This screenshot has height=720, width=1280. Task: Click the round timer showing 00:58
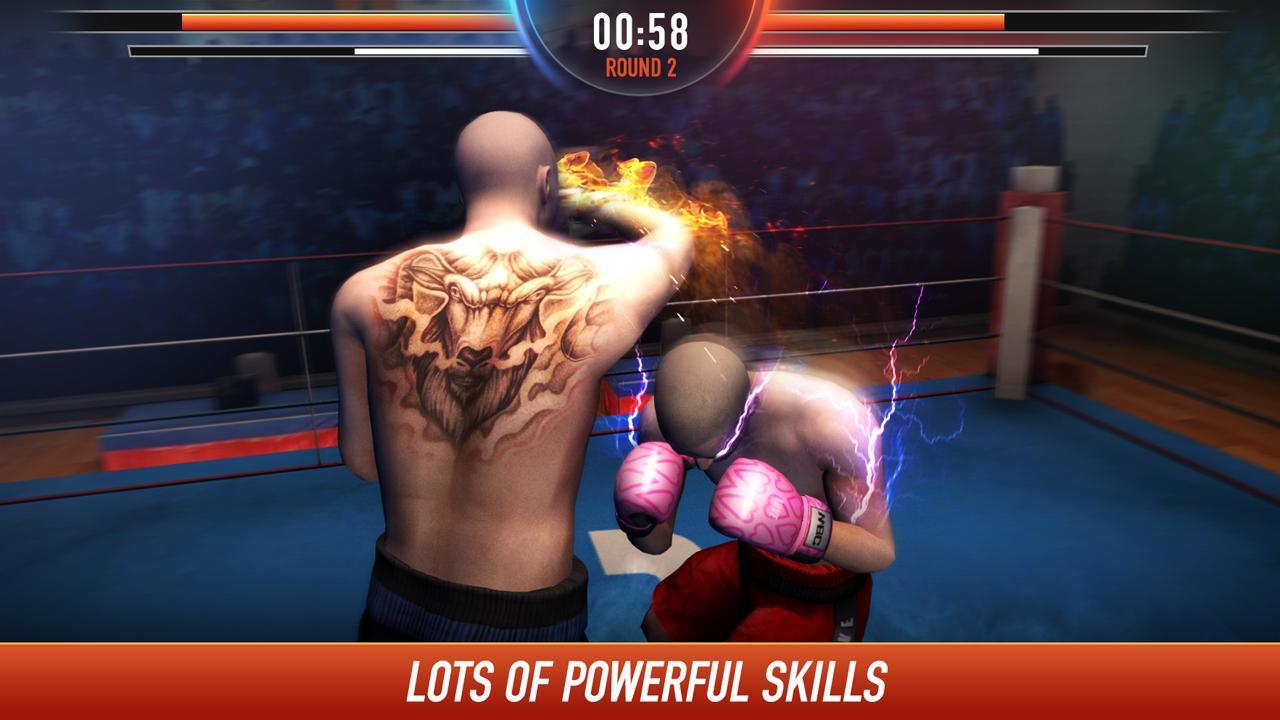coord(640,30)
